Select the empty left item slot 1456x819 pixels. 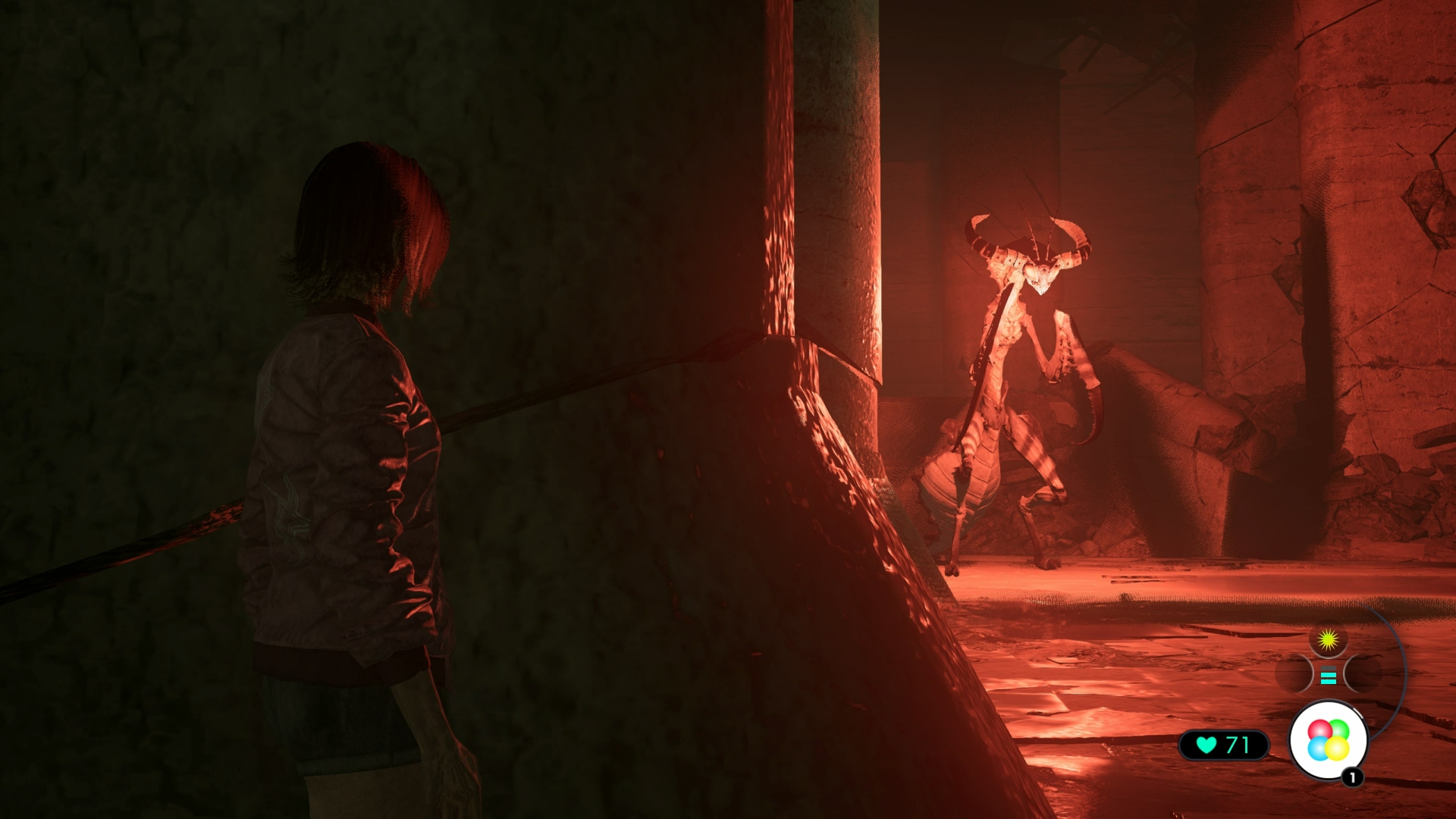point(1294,673)
